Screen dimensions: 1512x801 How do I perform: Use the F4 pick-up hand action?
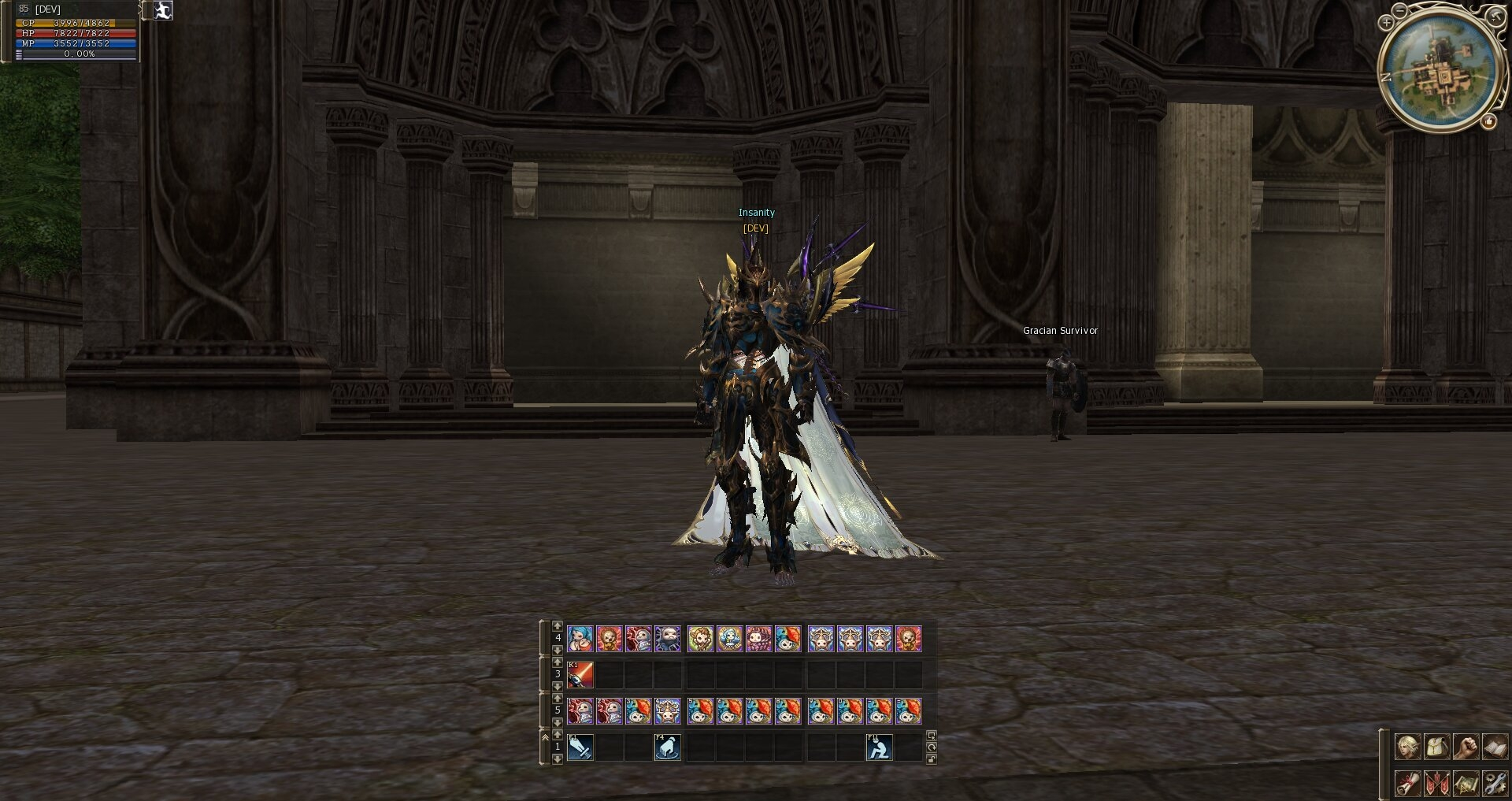point(668,747)
